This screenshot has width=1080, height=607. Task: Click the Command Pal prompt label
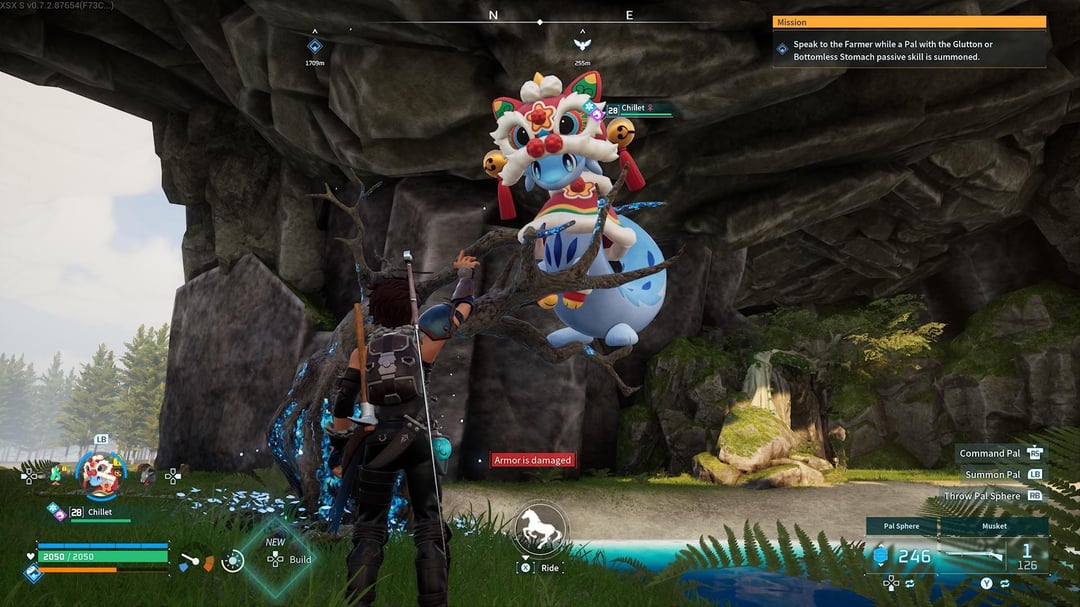coord(990,454)
